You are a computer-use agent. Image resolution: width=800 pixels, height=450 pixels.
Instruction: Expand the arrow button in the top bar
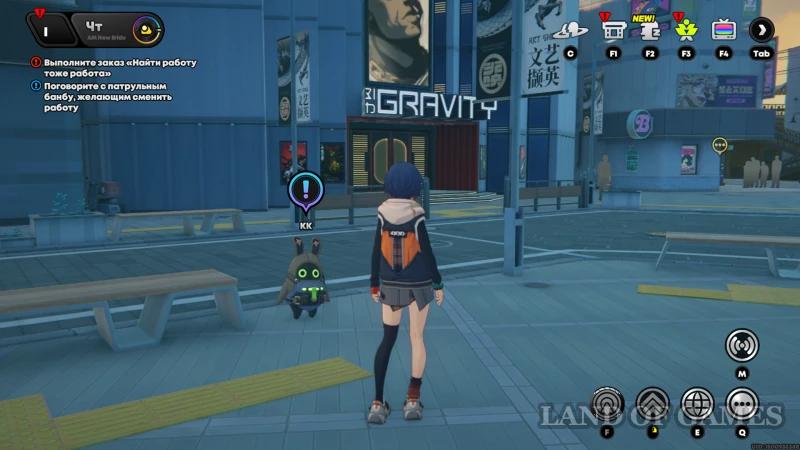pyautogui.click(x=762, y=30)
